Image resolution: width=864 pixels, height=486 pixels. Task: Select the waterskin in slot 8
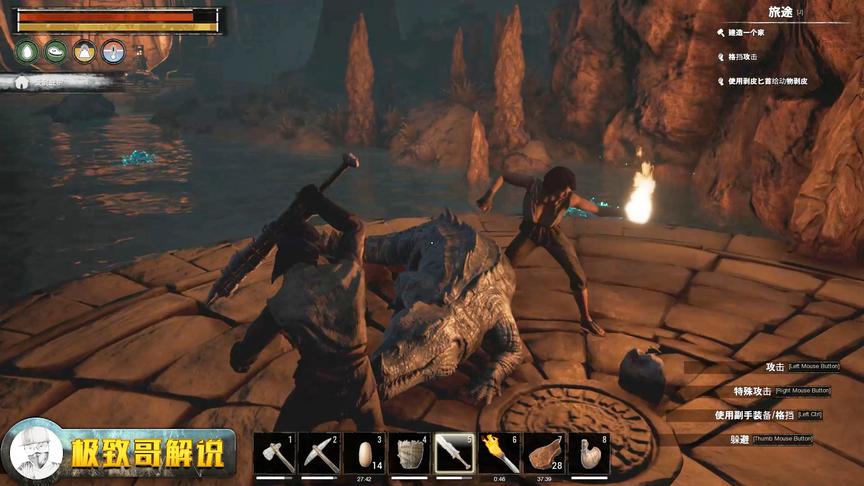coord(590,454)
